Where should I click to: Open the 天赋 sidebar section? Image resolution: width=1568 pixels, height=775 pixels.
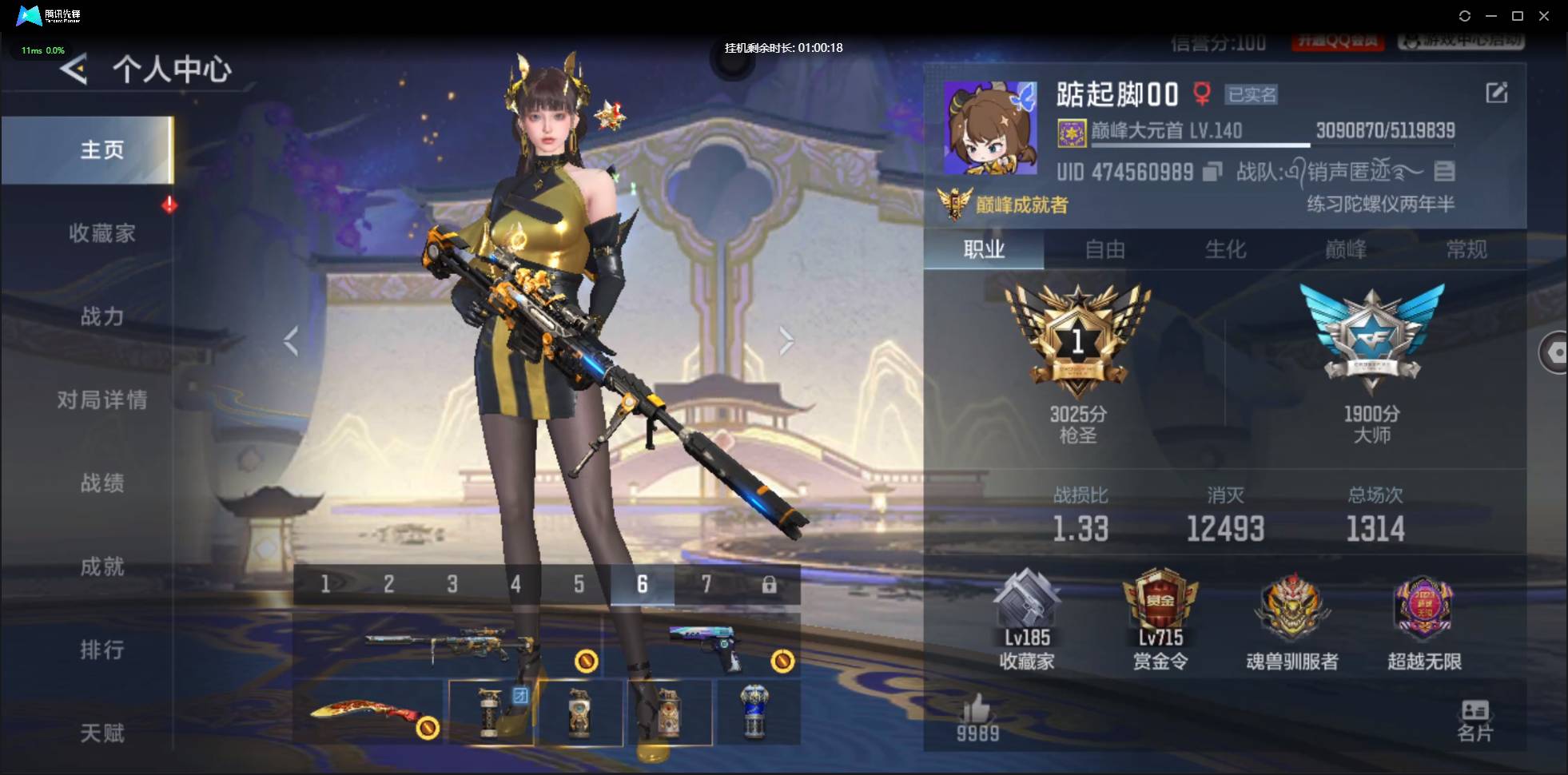(103, 733)
